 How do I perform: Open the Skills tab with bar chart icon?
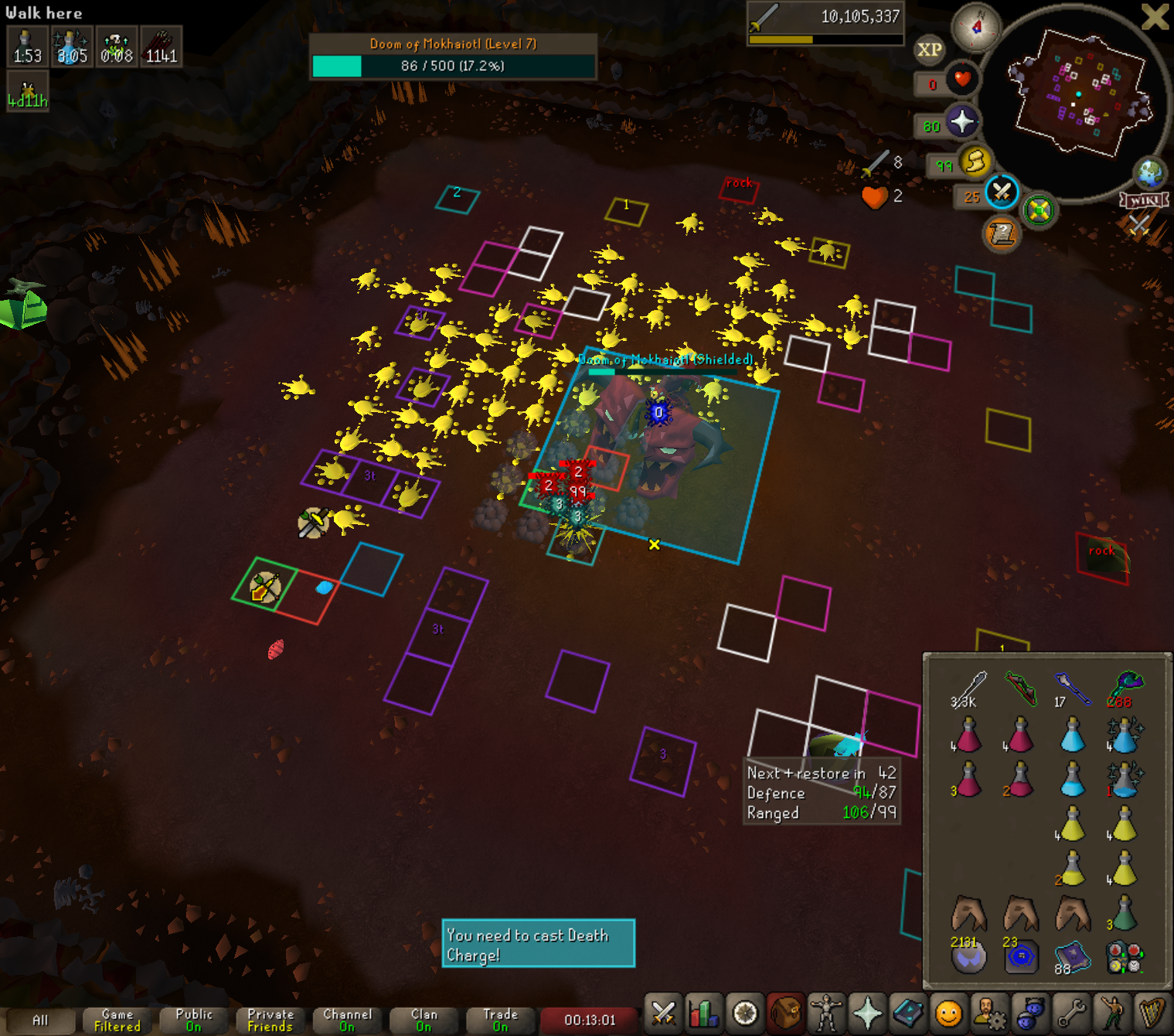pos(704,1013)
